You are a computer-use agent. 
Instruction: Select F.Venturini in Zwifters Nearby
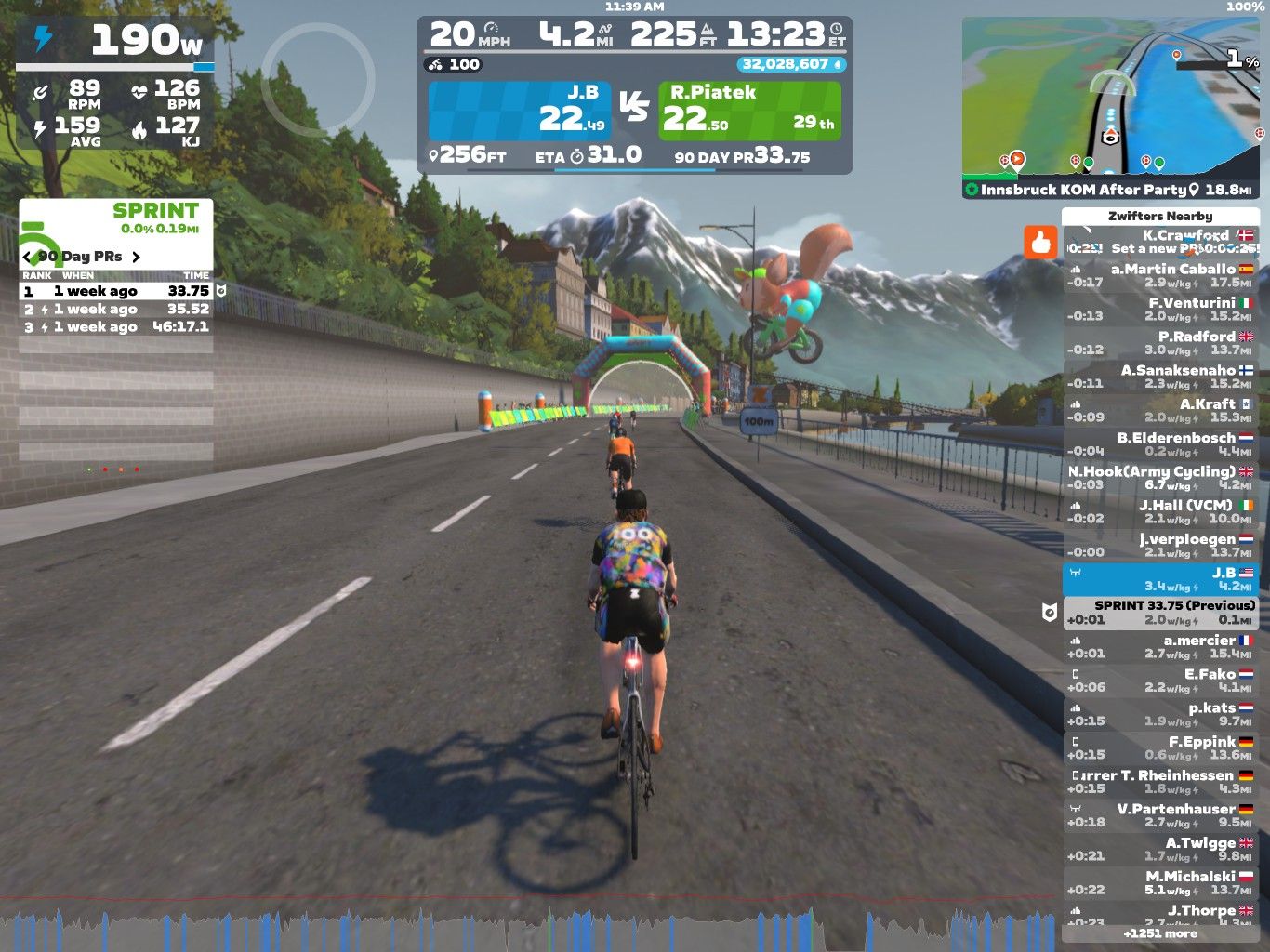coord(1159,309)
